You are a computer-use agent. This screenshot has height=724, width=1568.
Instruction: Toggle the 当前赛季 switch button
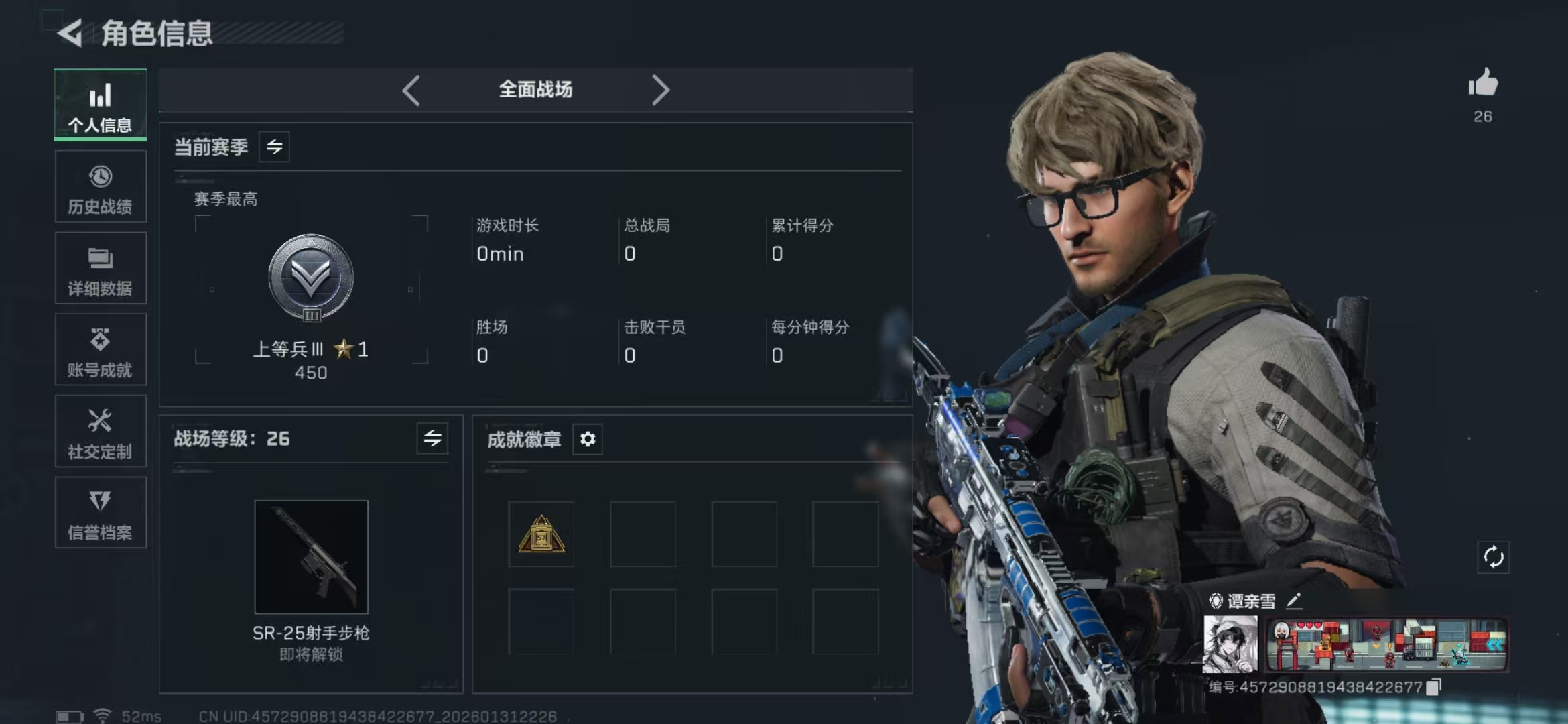pos(274,147)
